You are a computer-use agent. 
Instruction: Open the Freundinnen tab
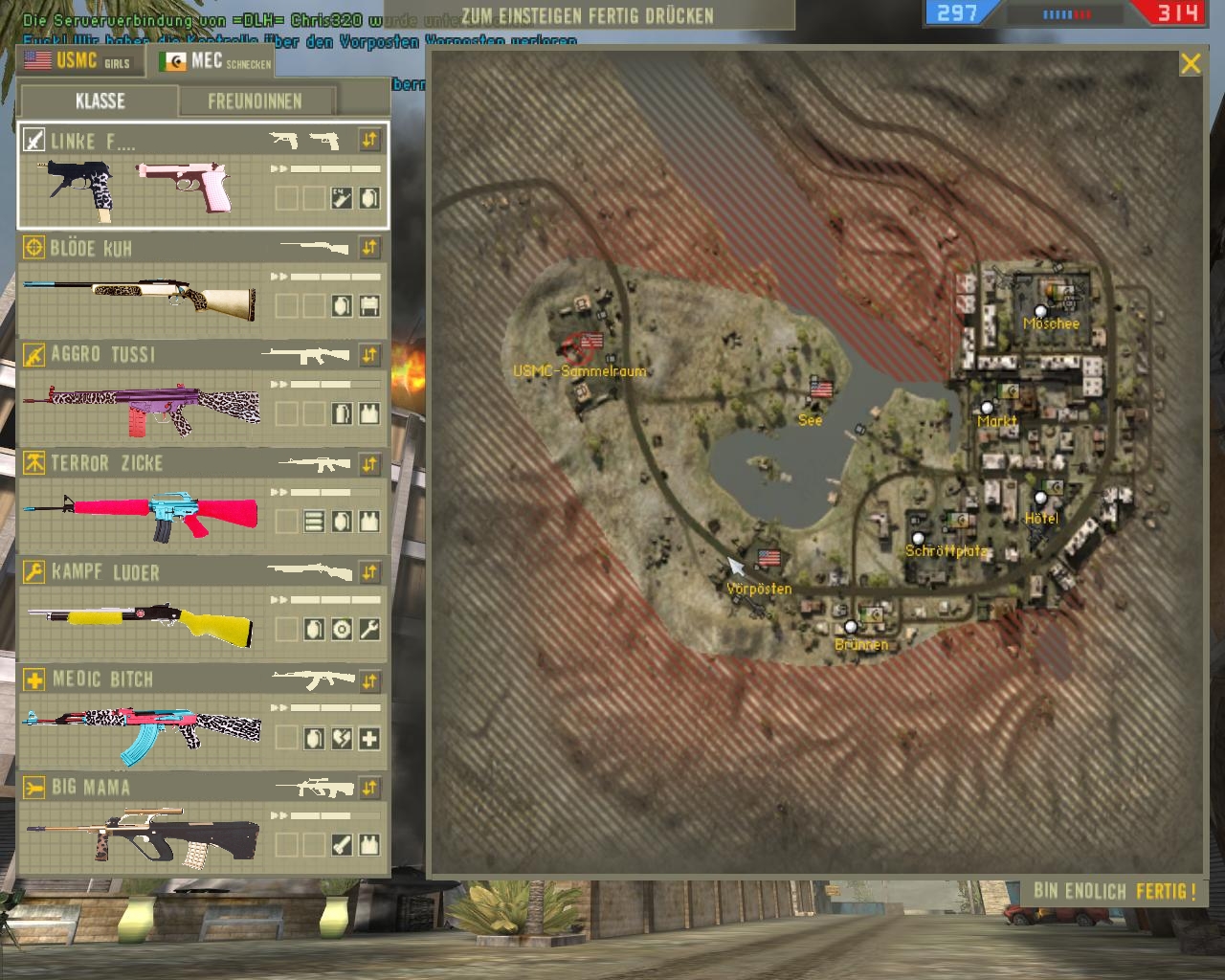(255, 101)
